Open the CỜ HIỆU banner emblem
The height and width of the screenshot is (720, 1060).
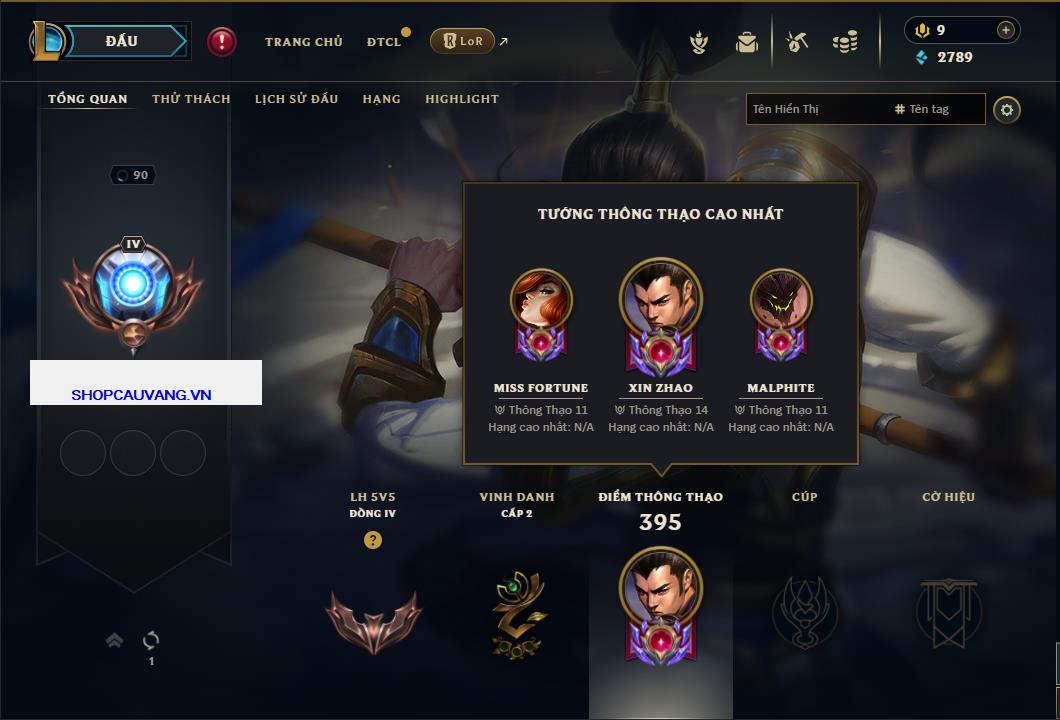[948, 612]
